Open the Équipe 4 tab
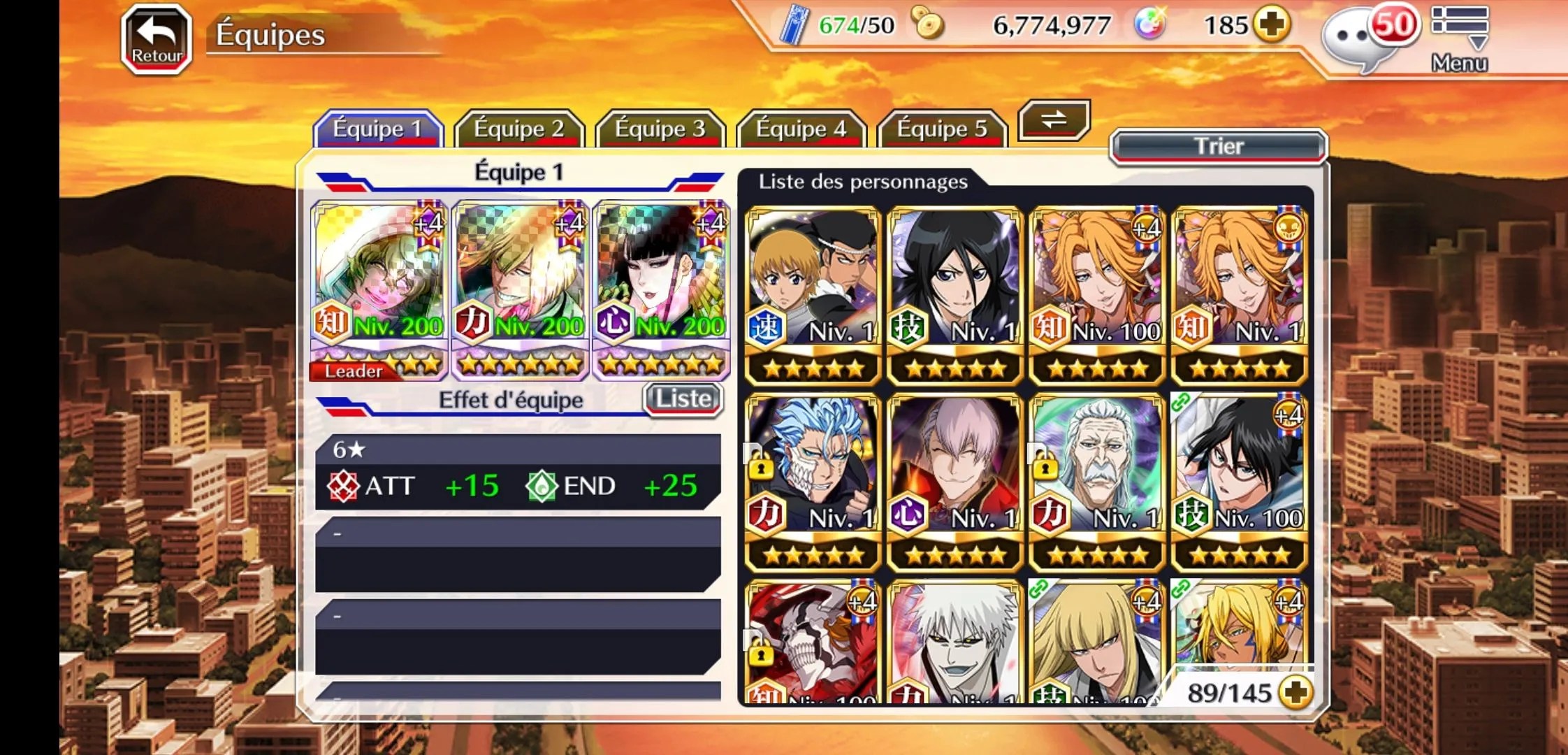 click(801, 129)
